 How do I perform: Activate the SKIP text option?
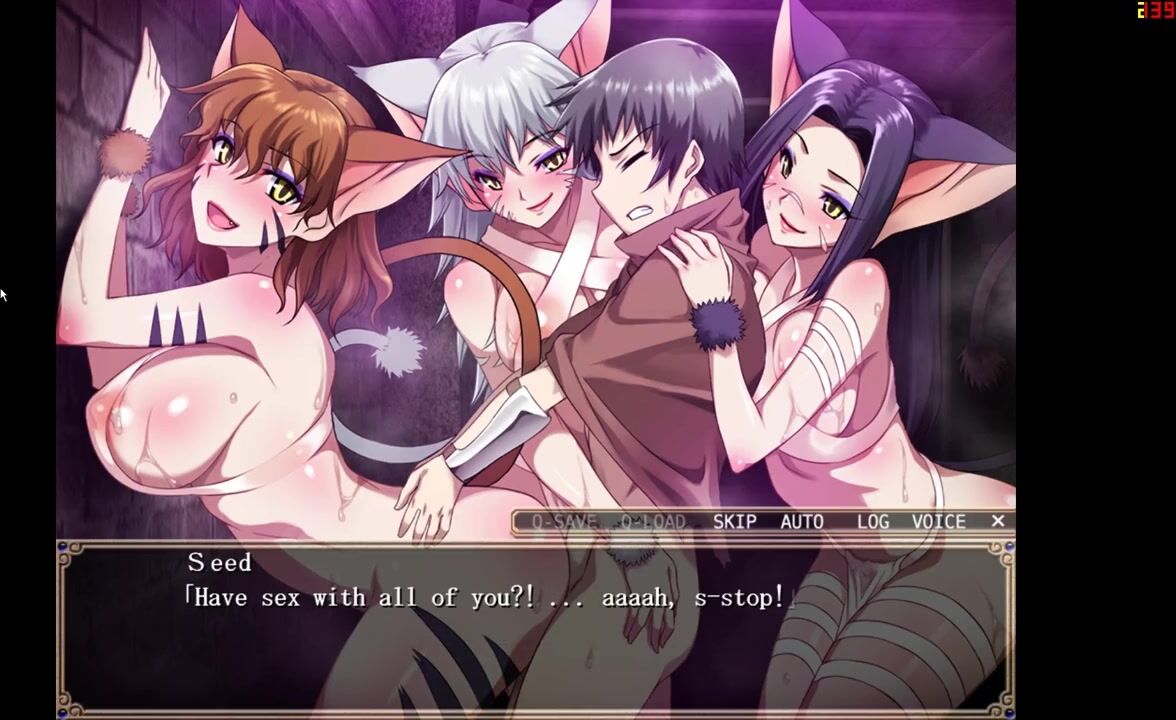(x=734, y=521)
